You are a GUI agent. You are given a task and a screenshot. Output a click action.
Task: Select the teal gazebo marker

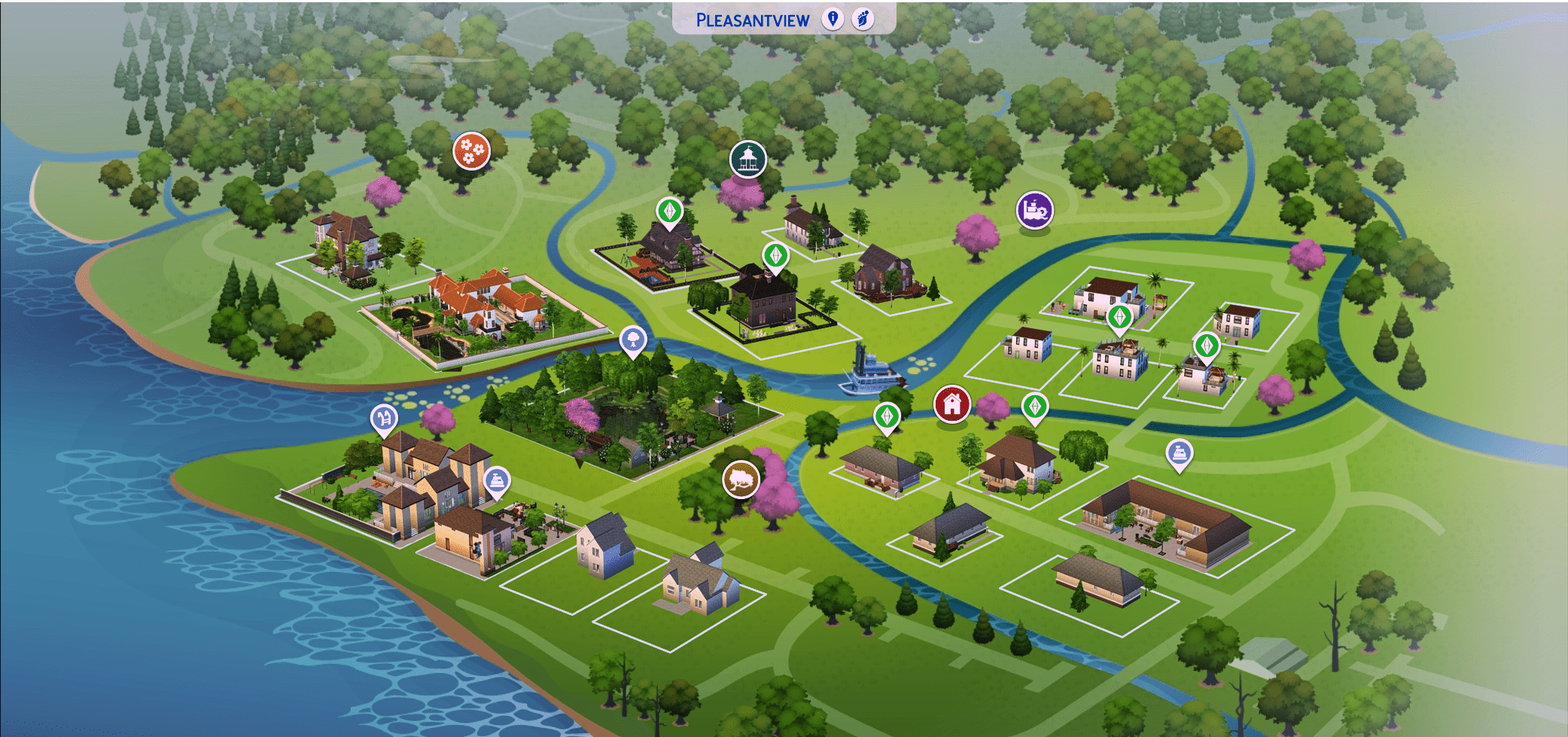747,159
